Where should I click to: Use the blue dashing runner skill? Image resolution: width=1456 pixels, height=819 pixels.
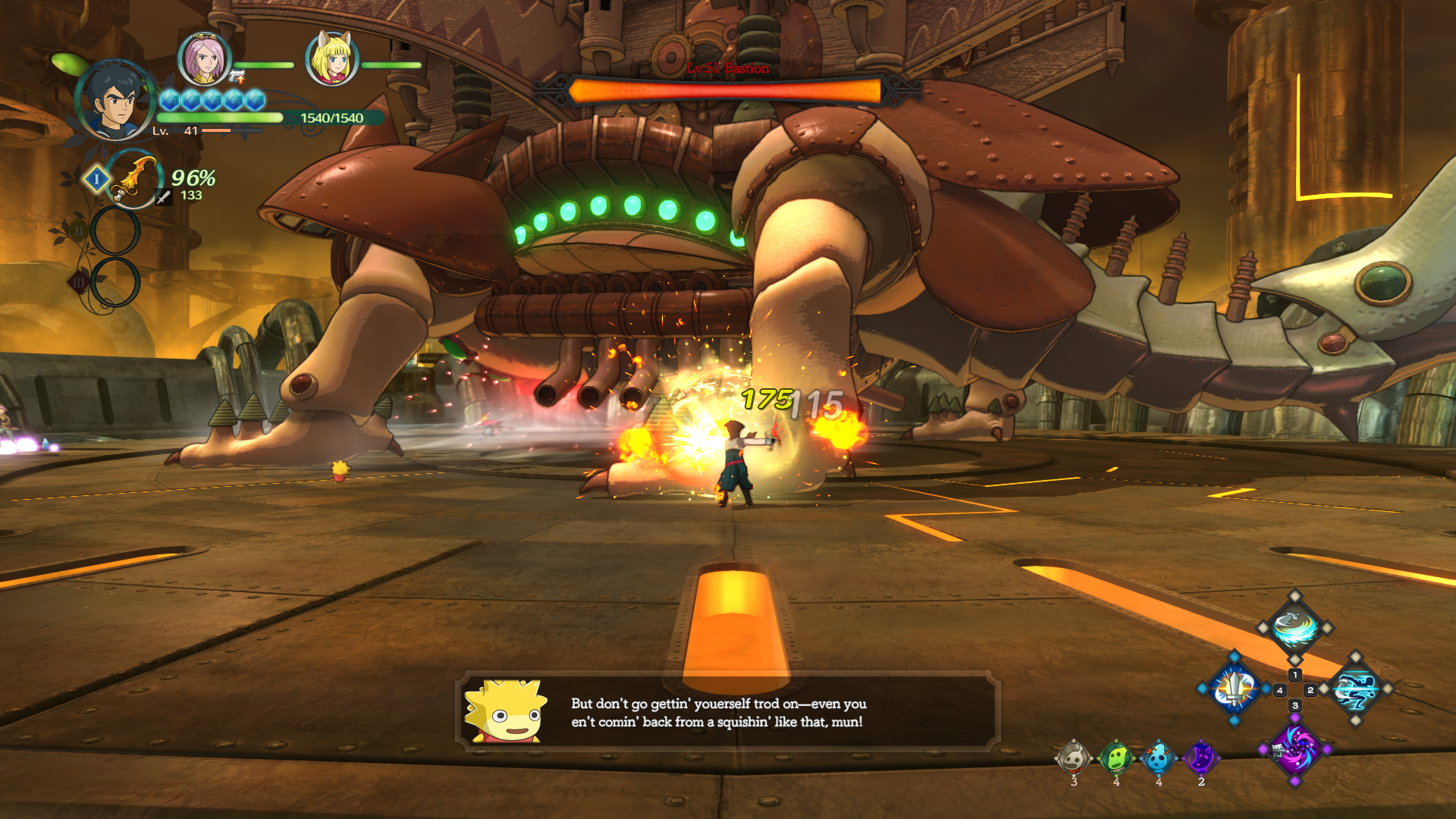click(x=1355, y=689)
